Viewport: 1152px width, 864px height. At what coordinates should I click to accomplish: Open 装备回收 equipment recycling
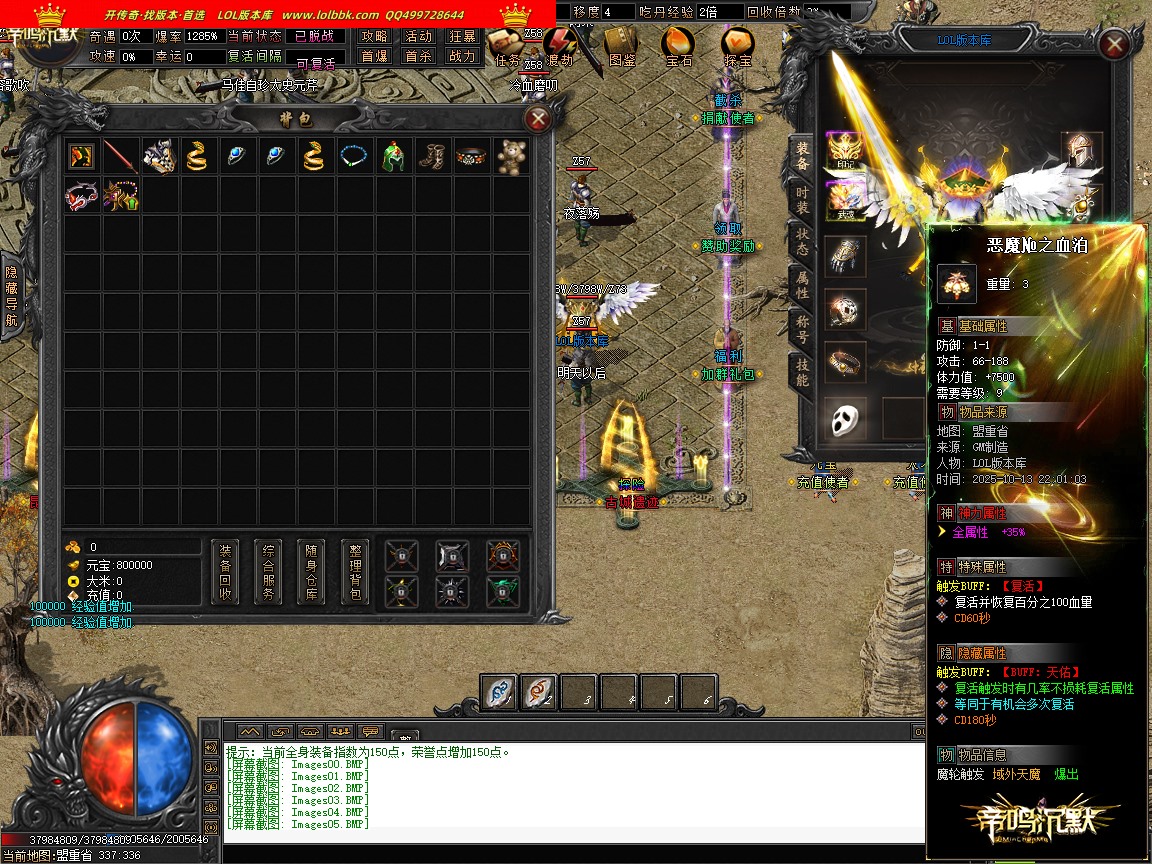coord(225,572)
